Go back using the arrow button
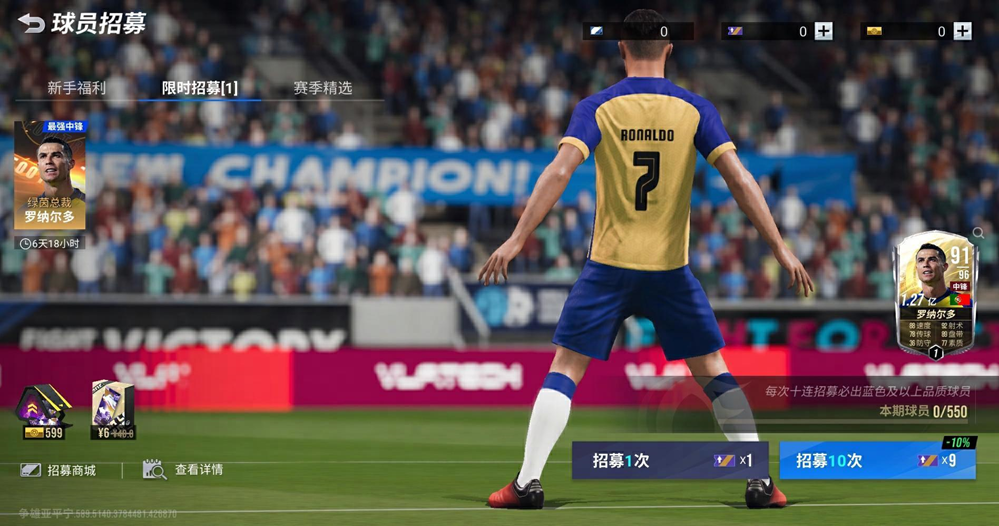The width and height of the screenshot is (999, 526). [x=31, y=23]
